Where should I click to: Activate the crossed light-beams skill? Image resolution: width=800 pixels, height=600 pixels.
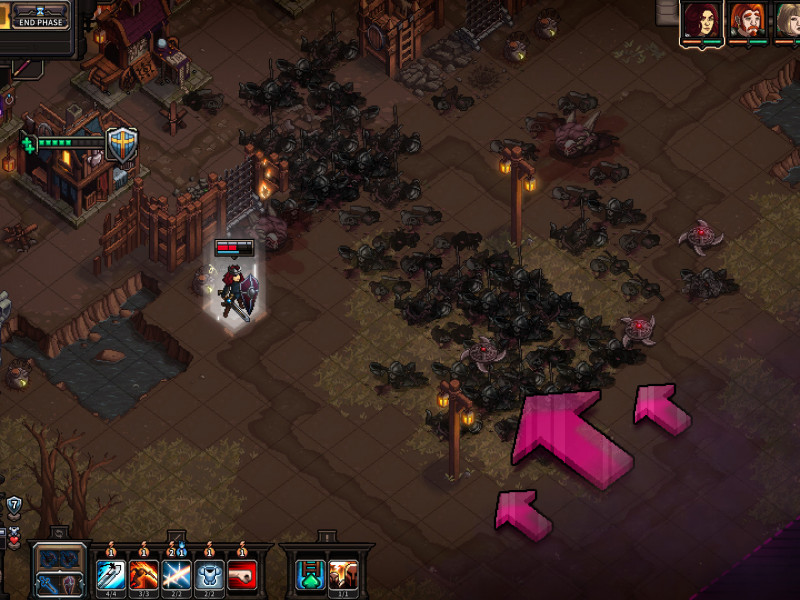[176, 575]
